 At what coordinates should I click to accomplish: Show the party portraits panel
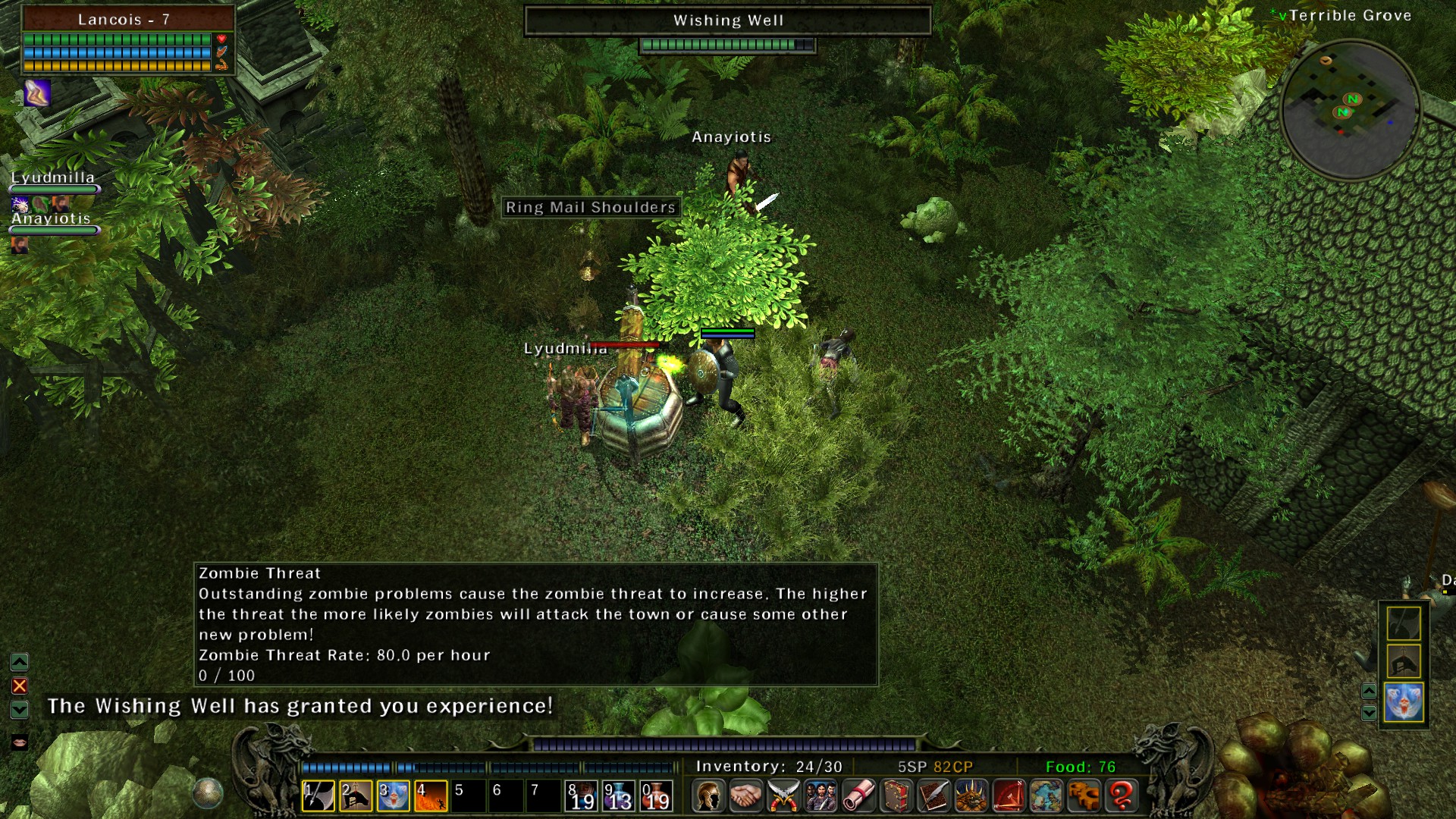click(x=821, y=796)
